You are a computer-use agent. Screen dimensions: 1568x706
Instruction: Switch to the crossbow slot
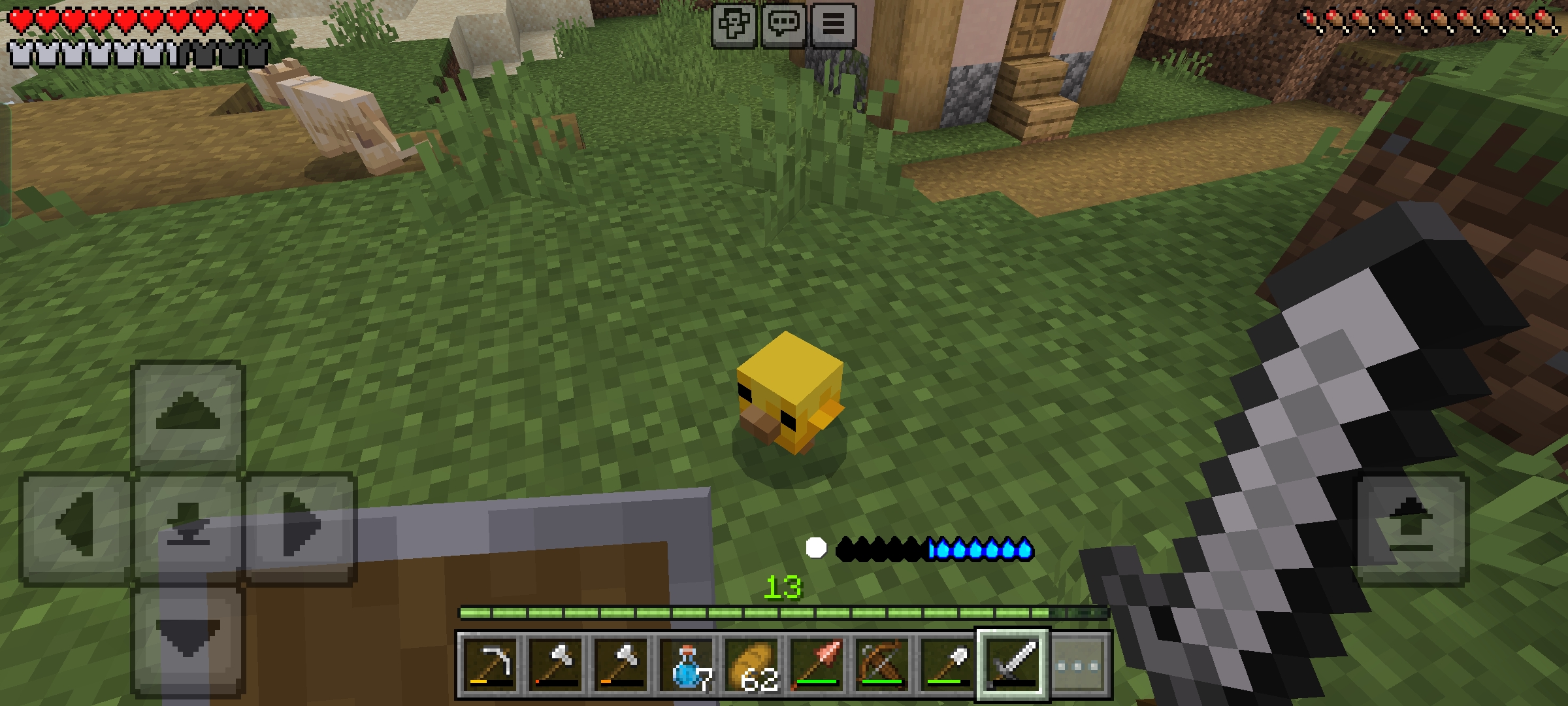pyautogui.click(x=882, y=665)
